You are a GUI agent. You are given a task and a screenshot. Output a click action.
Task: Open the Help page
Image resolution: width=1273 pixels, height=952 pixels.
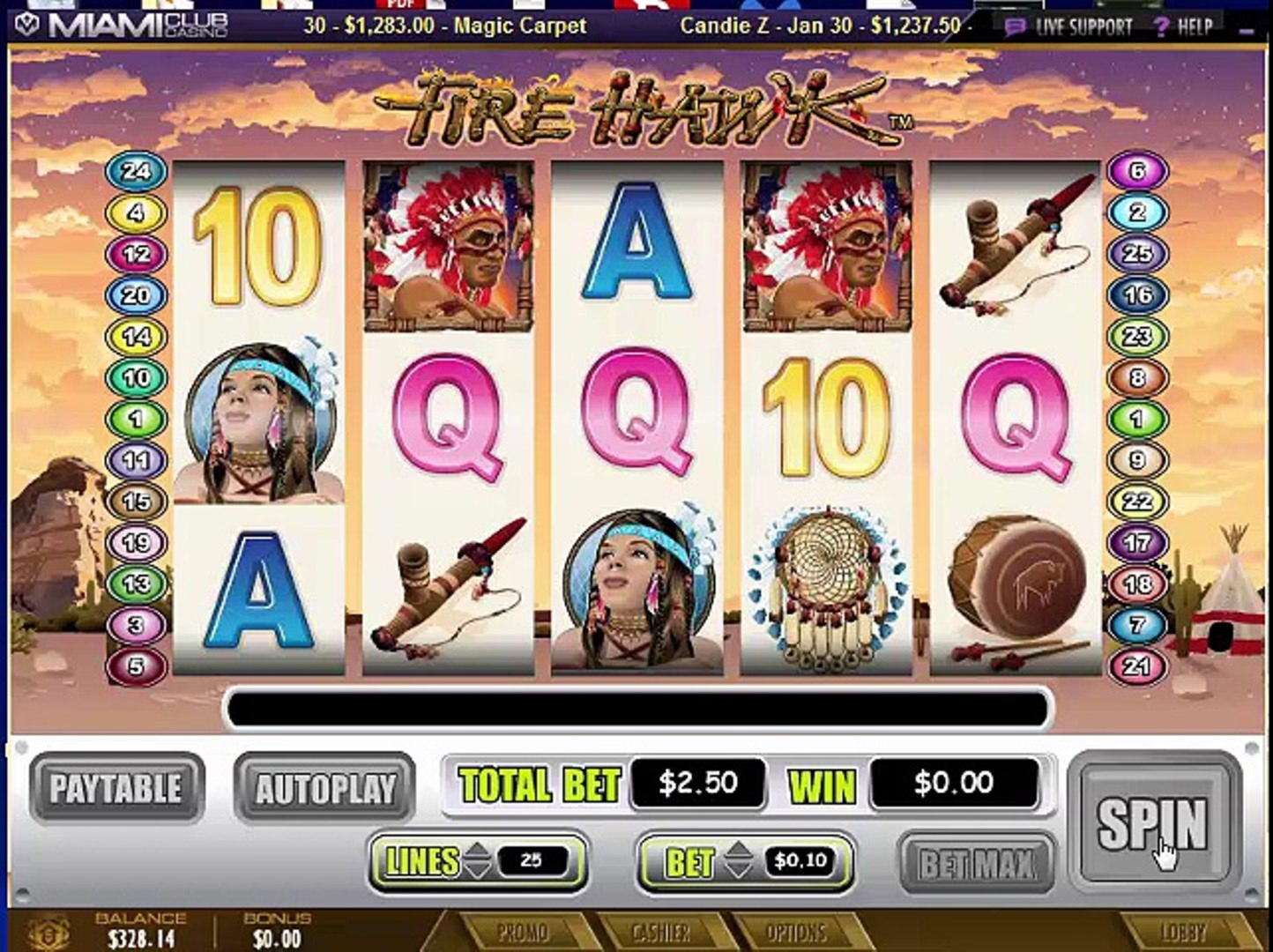click(x=1185, y=26)
